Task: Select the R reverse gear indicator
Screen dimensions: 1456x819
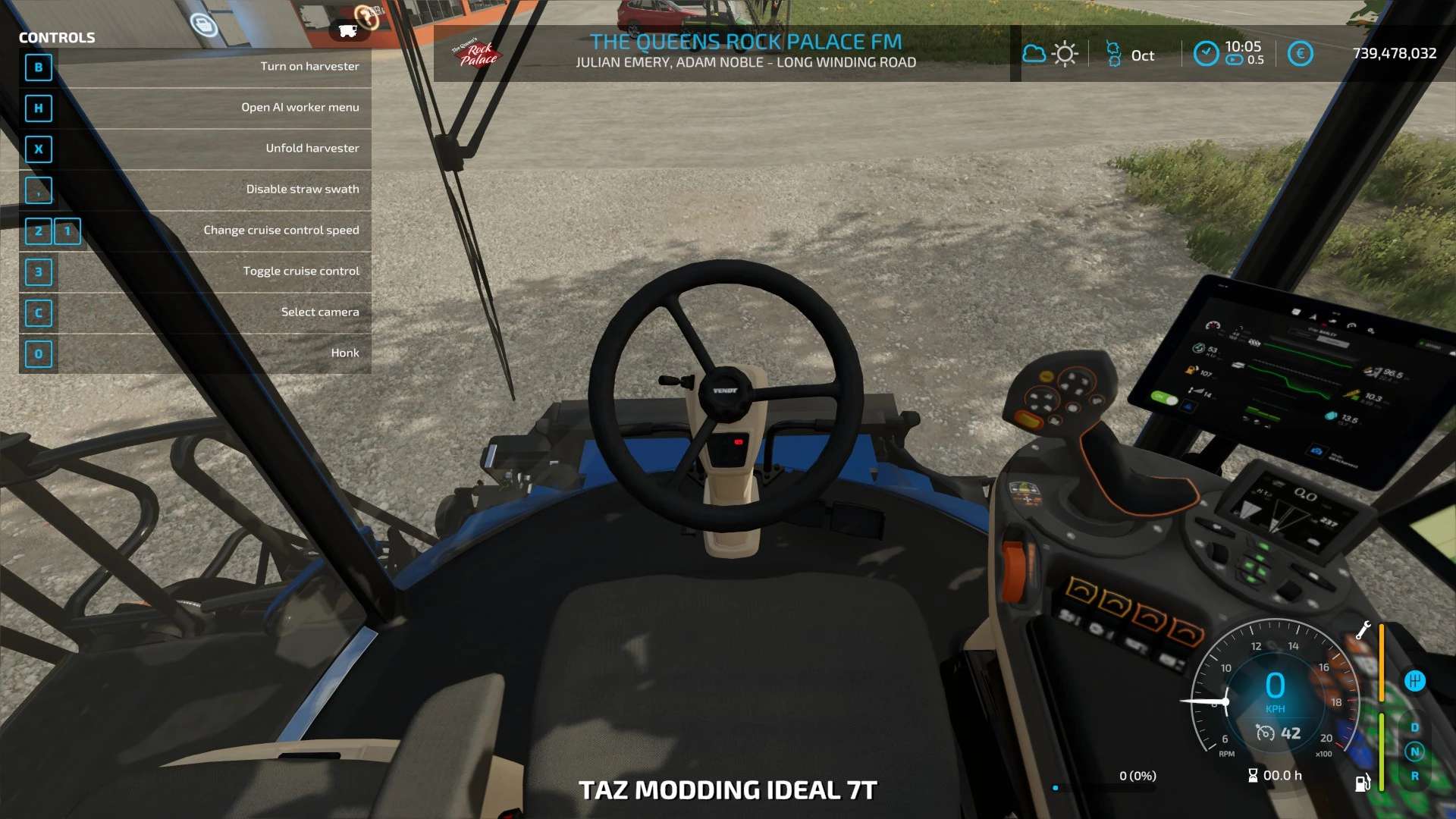Action: point(1414,776)
